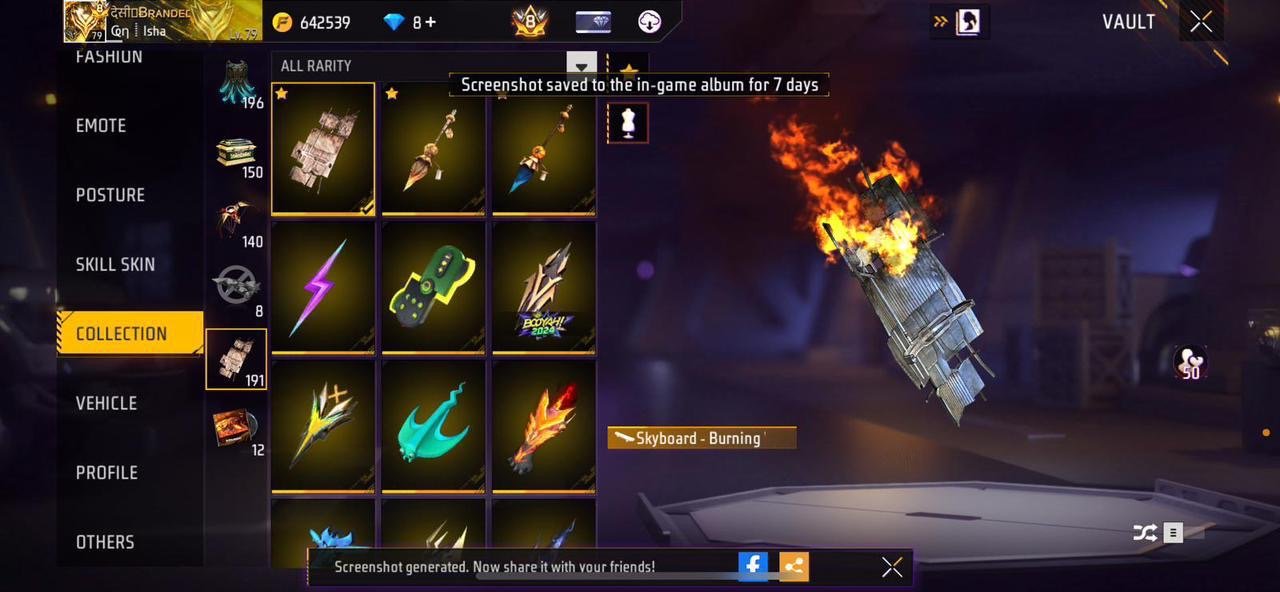This screenshot has height=592, width=1280.
Task: Select the teal green skyboard item
Action: click(433, 425)
